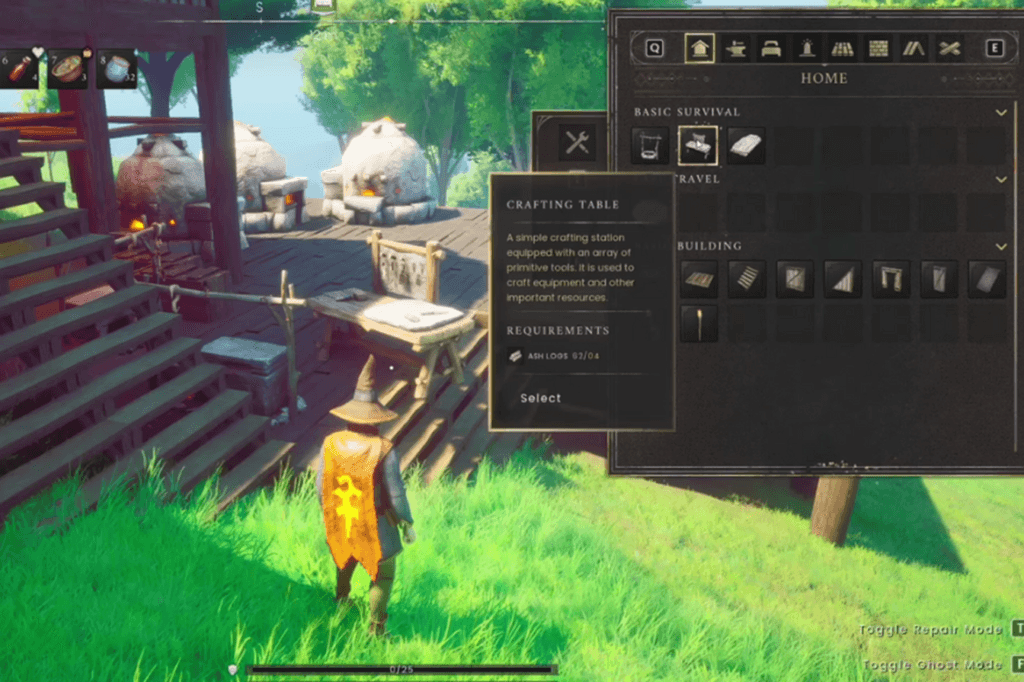Image resolution: width=1024 pixels, height=682 pixels.
Task: Collapse the Basic Survival section
Action: tap(1001, 113)
